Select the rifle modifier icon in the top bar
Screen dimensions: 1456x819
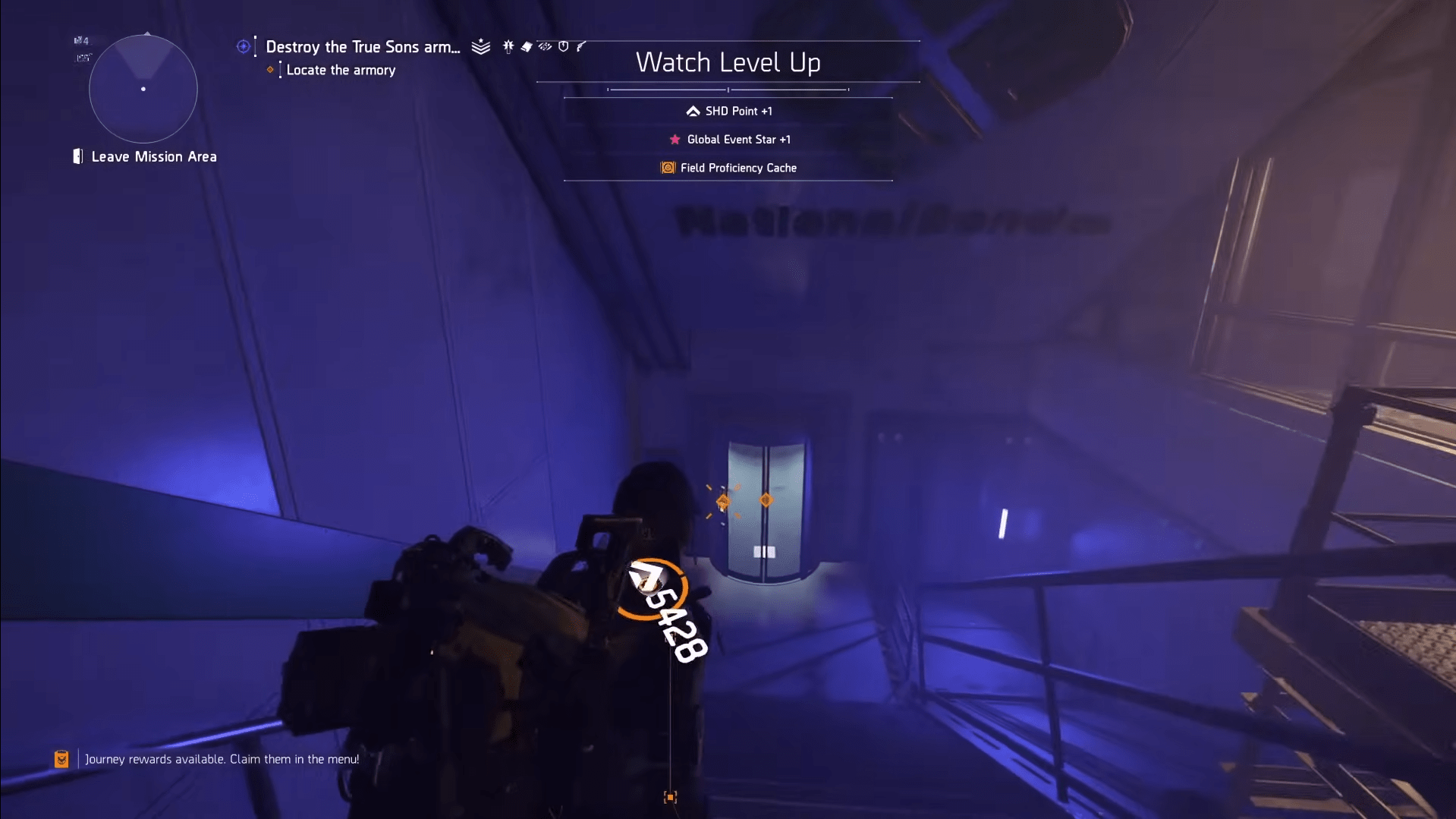point(580,46)
